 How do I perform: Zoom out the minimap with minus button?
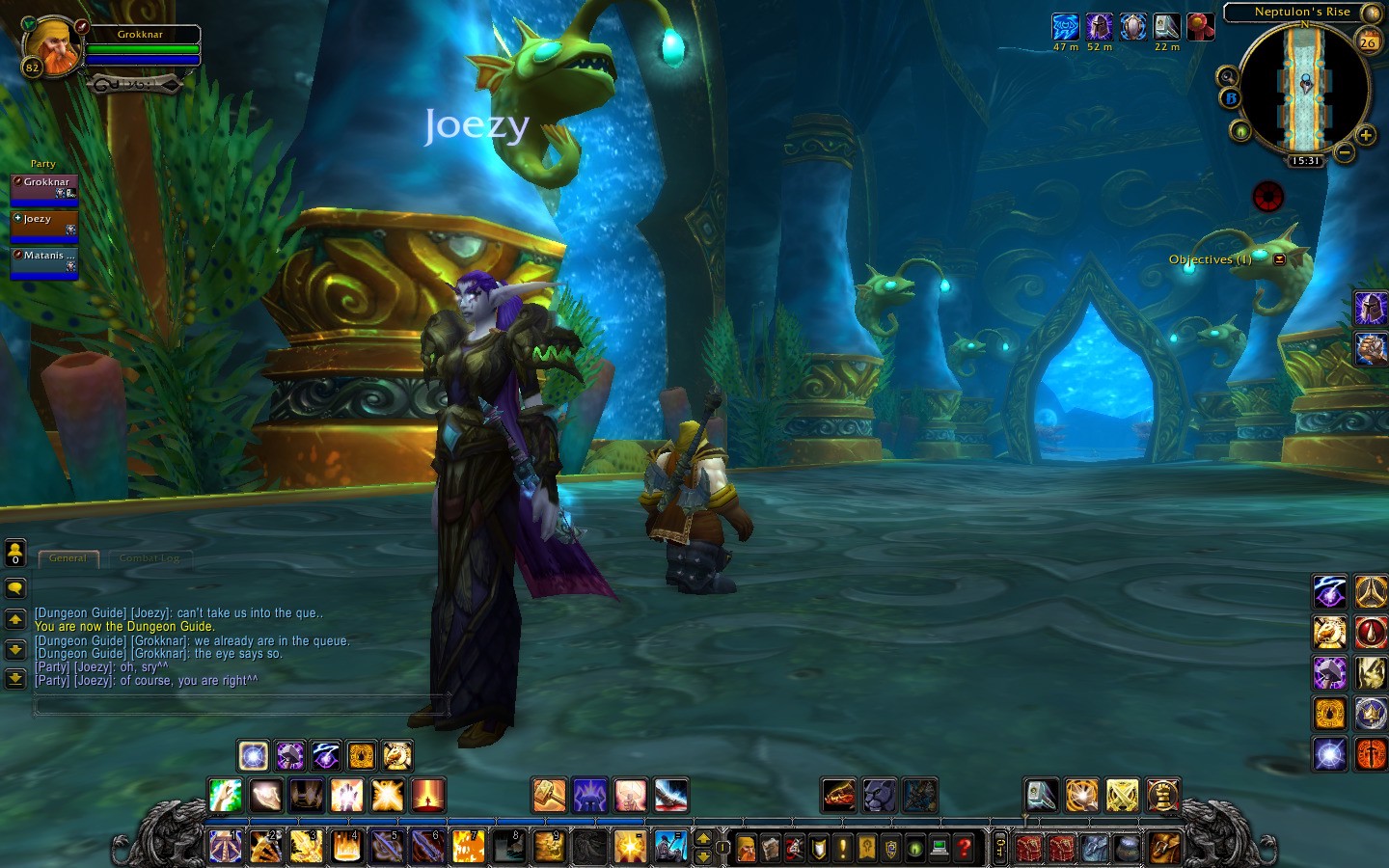coord(1345,151)
